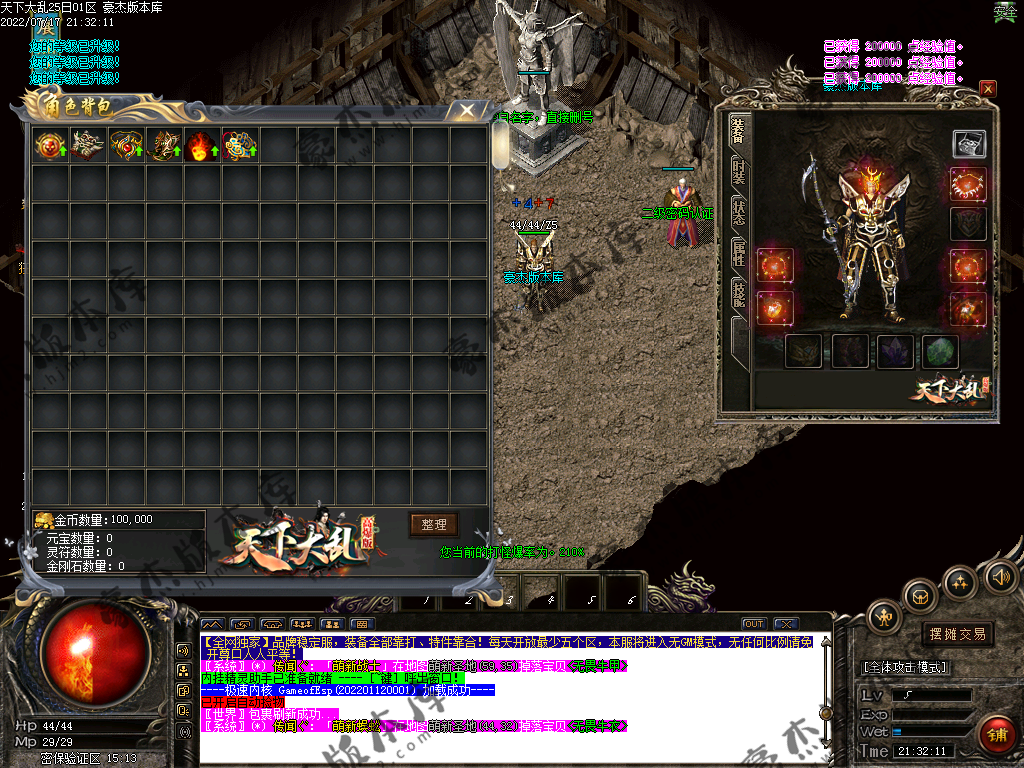
Task: Close the character backpack window
Action: (x=466, y=110)
